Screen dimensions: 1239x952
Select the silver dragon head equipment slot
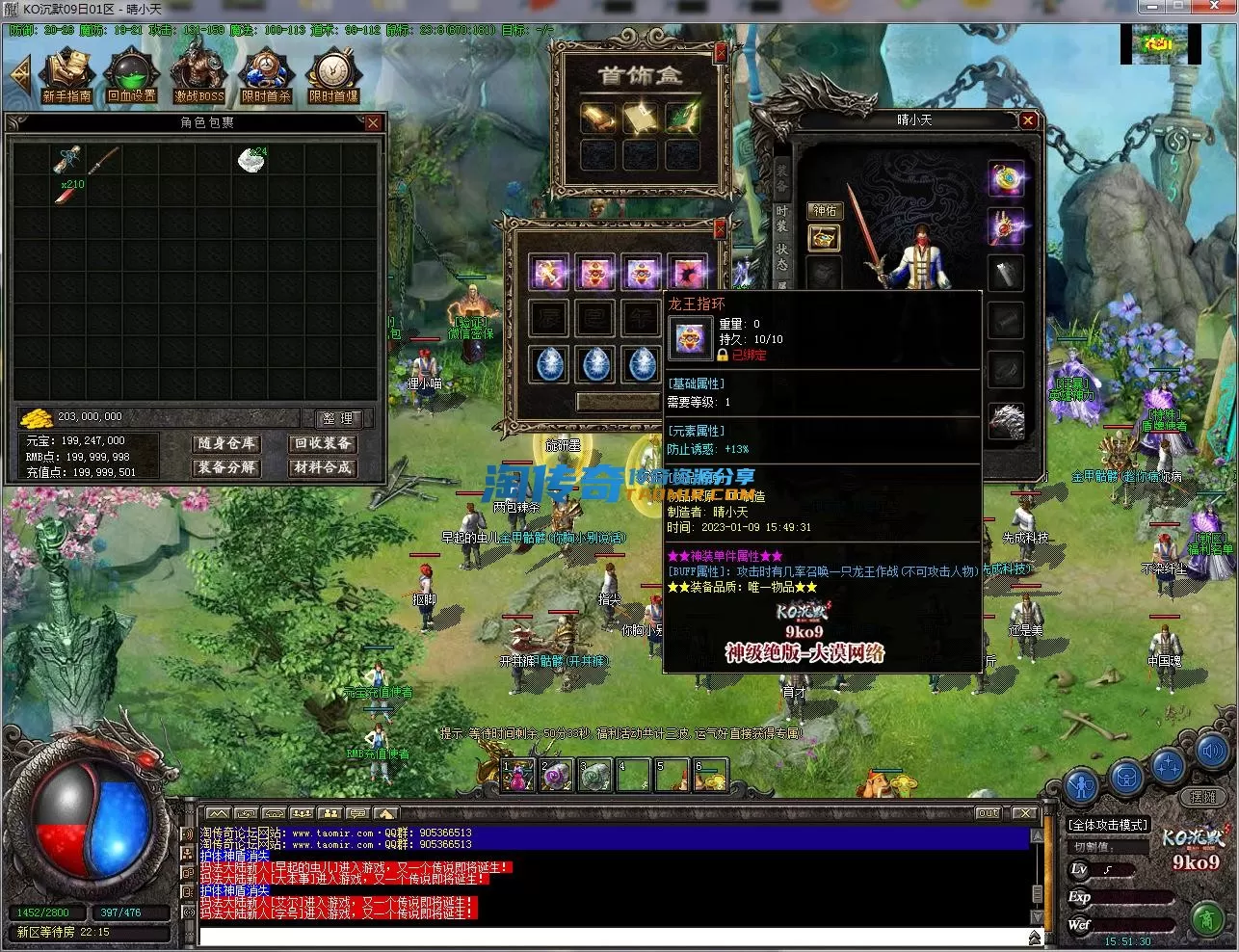[1006, 421]
